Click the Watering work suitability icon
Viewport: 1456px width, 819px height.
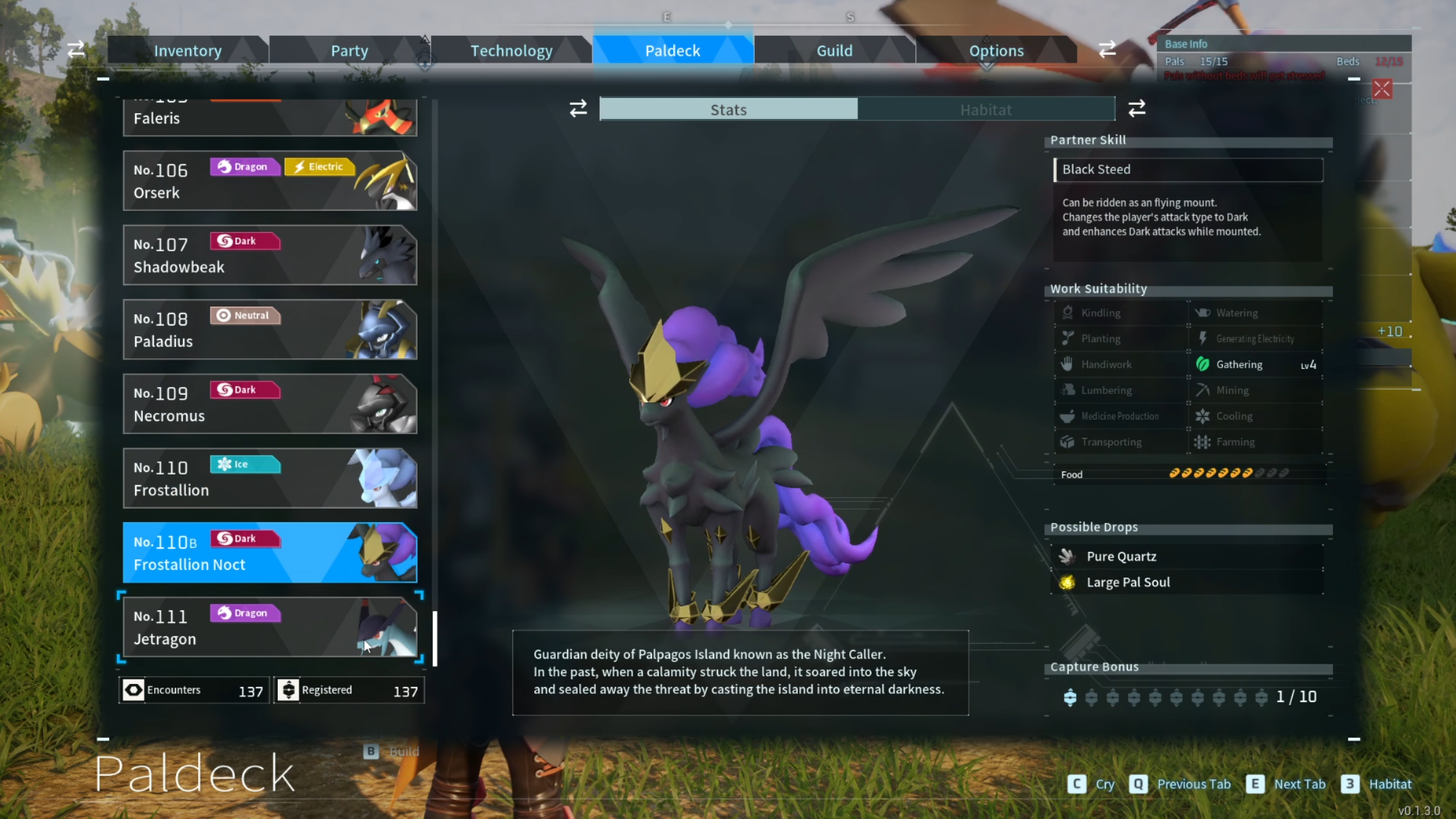click(x=1203, y=312)
